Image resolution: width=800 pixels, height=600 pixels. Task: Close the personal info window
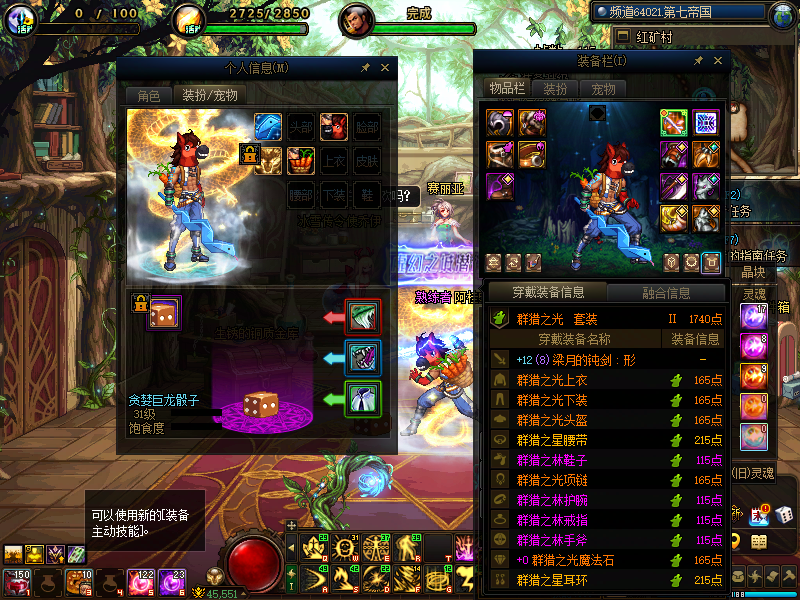coord(385,68)
